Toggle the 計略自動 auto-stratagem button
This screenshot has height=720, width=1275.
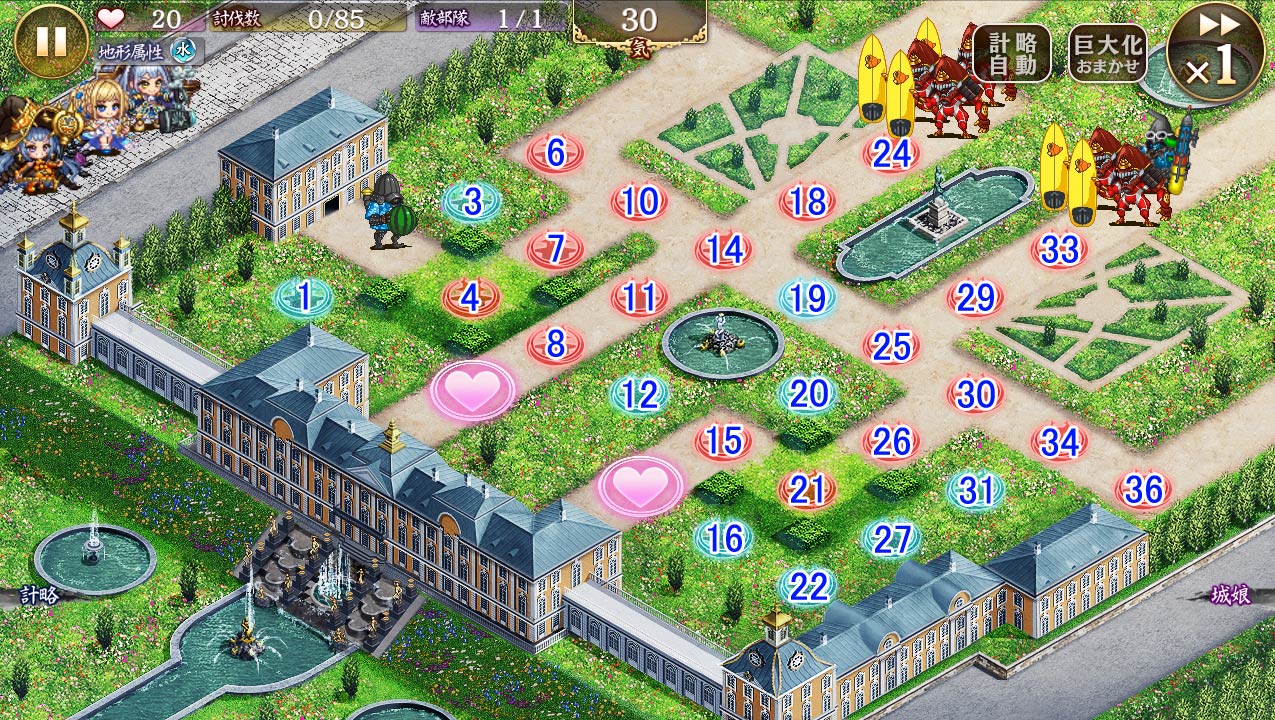pos(1011,53)
